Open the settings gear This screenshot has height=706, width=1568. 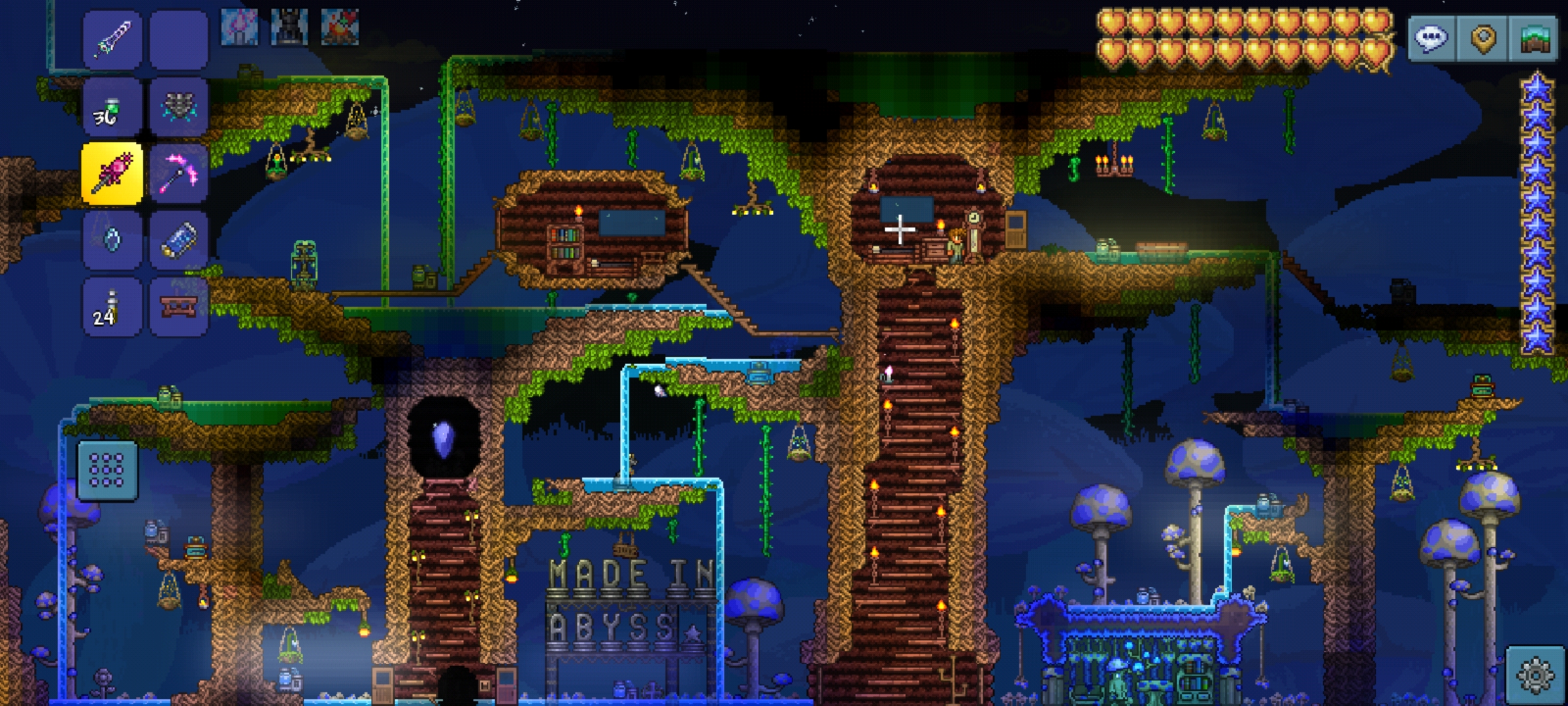click(x=1535, y=676)
